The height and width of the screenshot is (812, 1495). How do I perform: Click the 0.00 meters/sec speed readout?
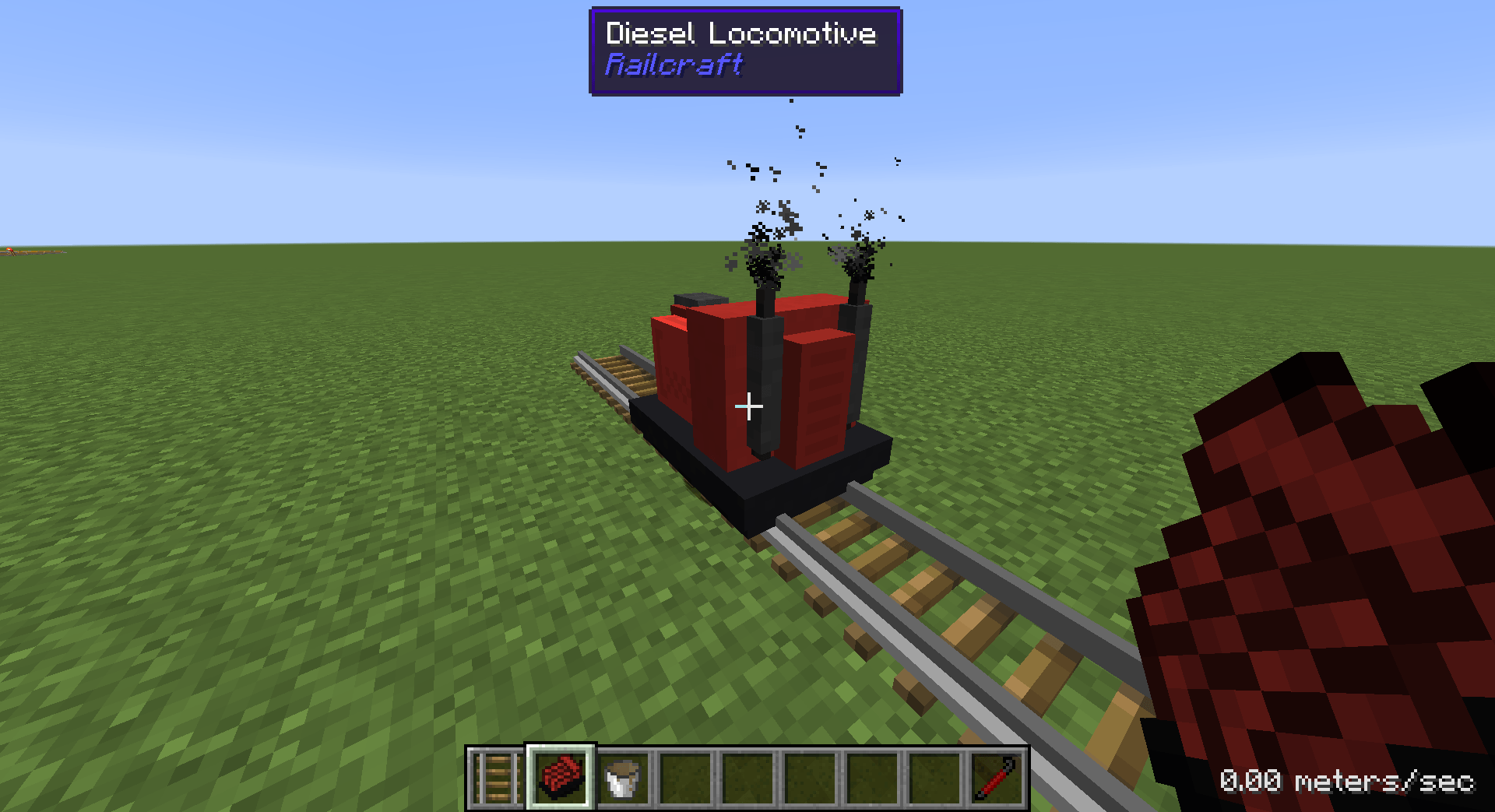(1349, 780)
